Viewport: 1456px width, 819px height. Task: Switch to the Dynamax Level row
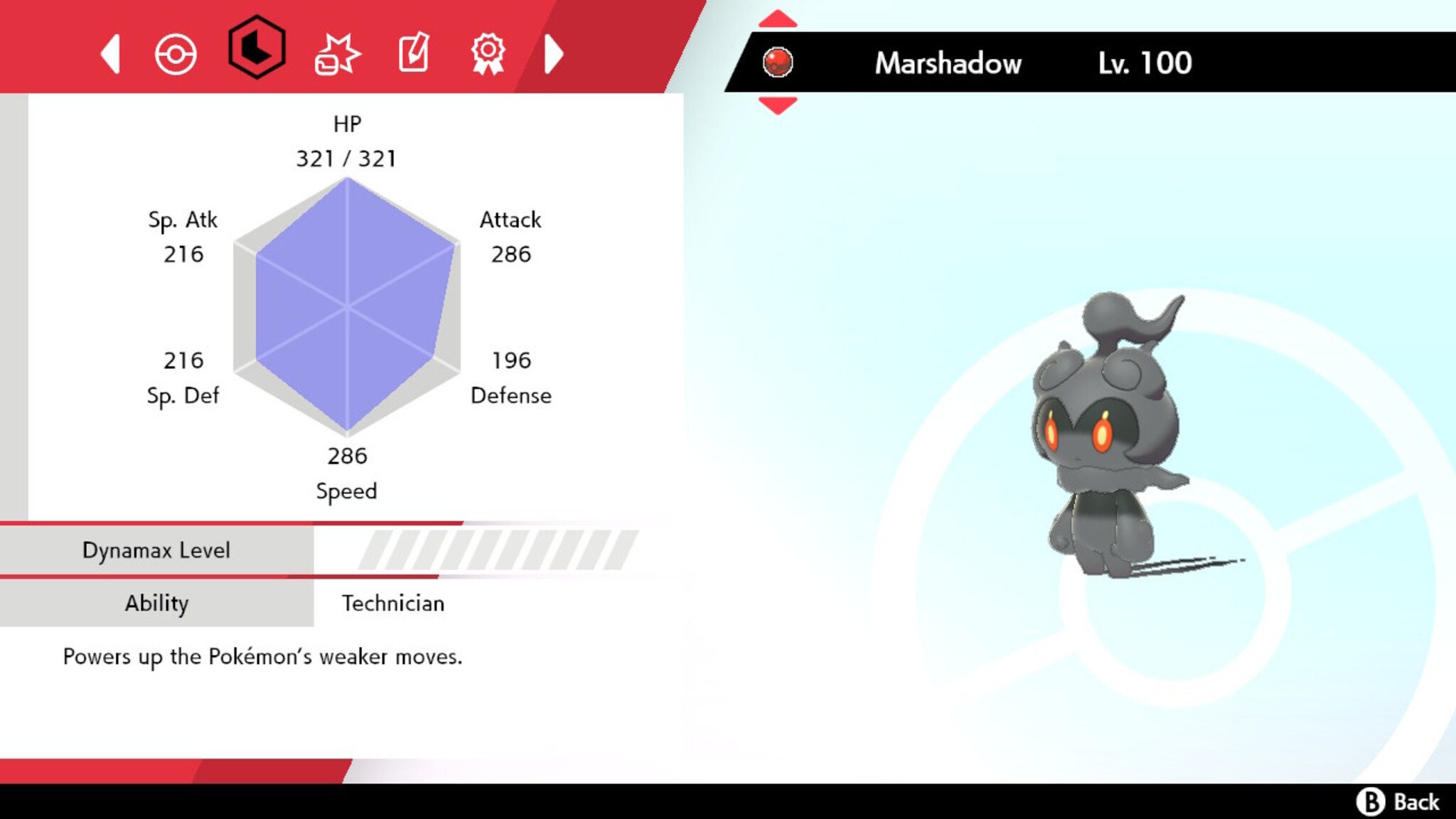[x=156, y=550]
